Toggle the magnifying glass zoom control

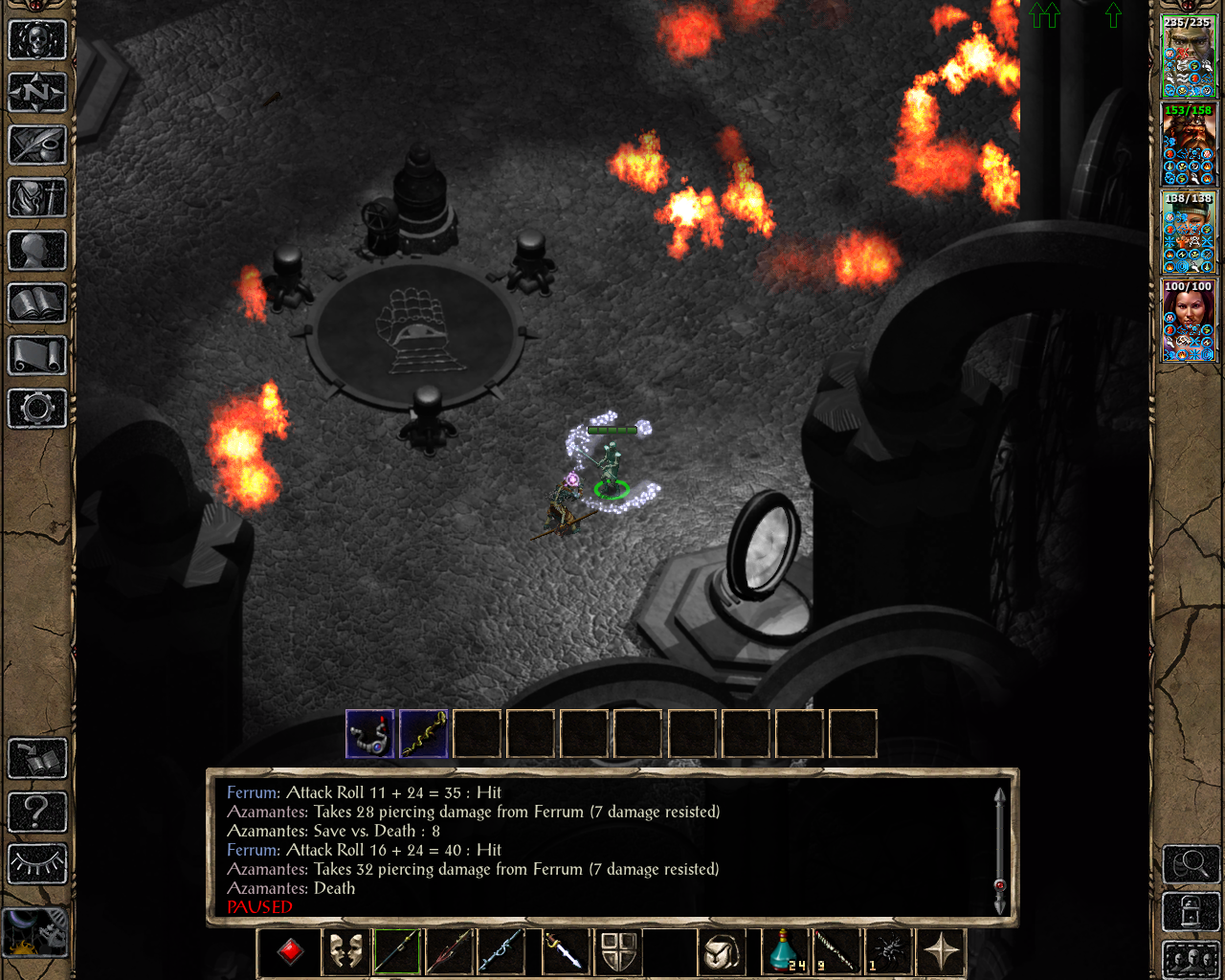1190,863
